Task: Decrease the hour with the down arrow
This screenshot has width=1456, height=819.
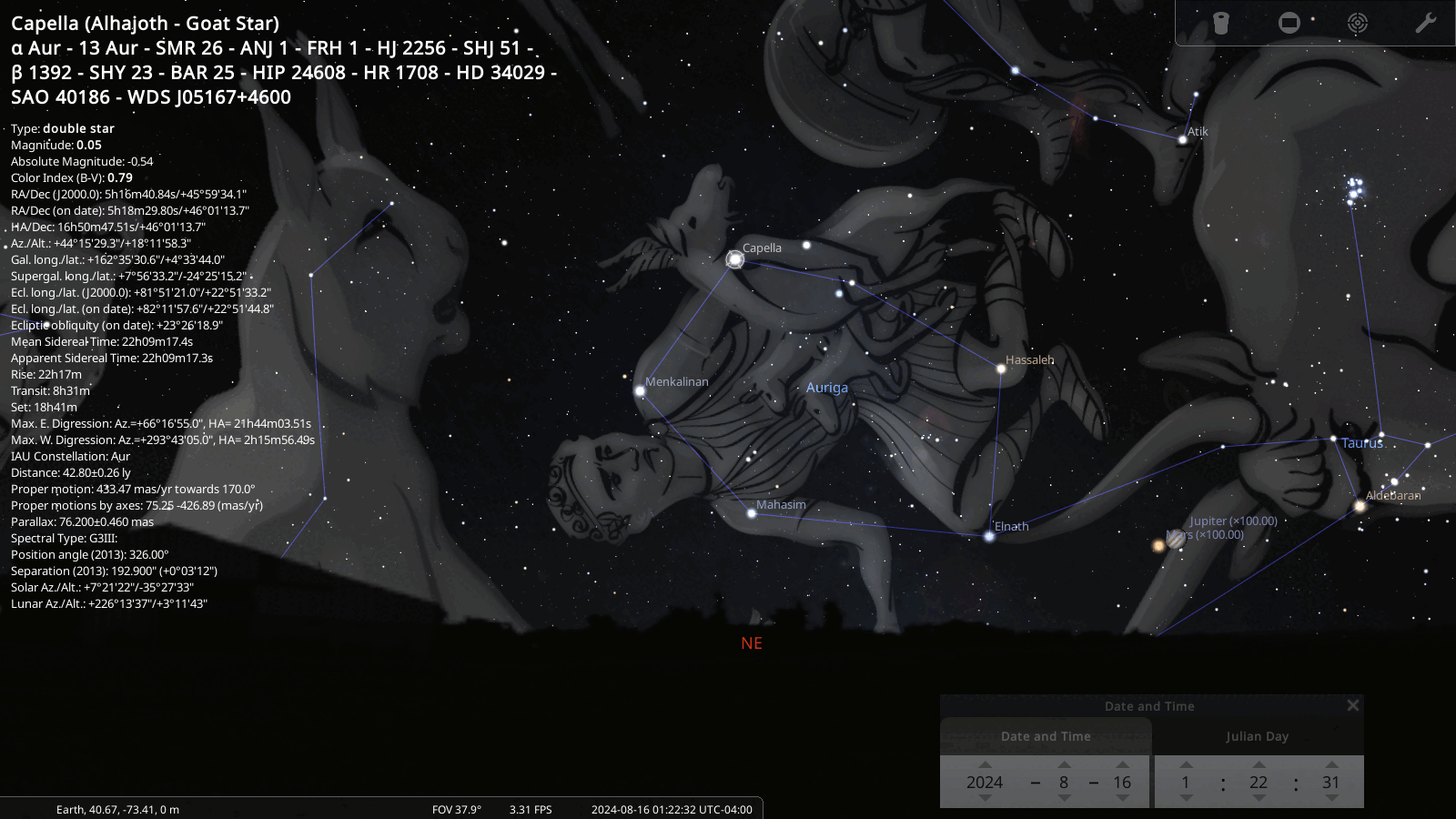Action: pos(1186,798)
